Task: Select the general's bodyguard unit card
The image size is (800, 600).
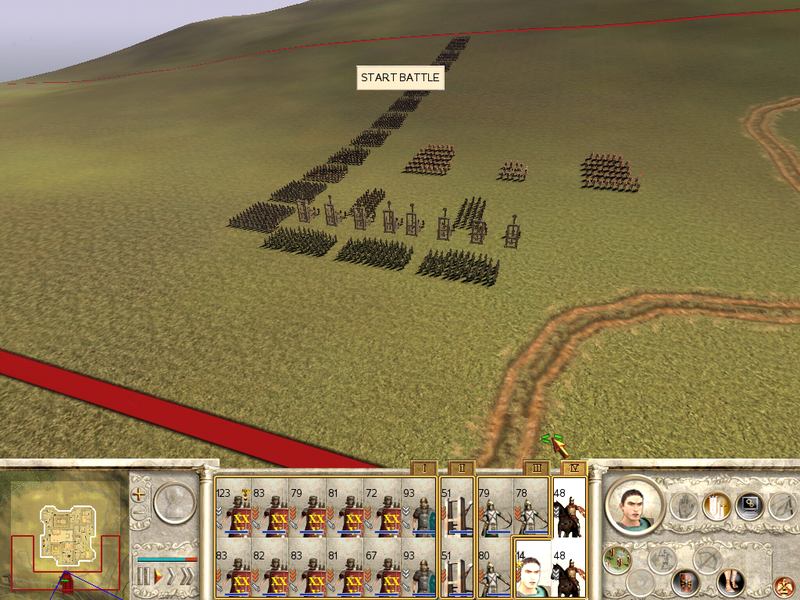Action: tap(532, 567)
